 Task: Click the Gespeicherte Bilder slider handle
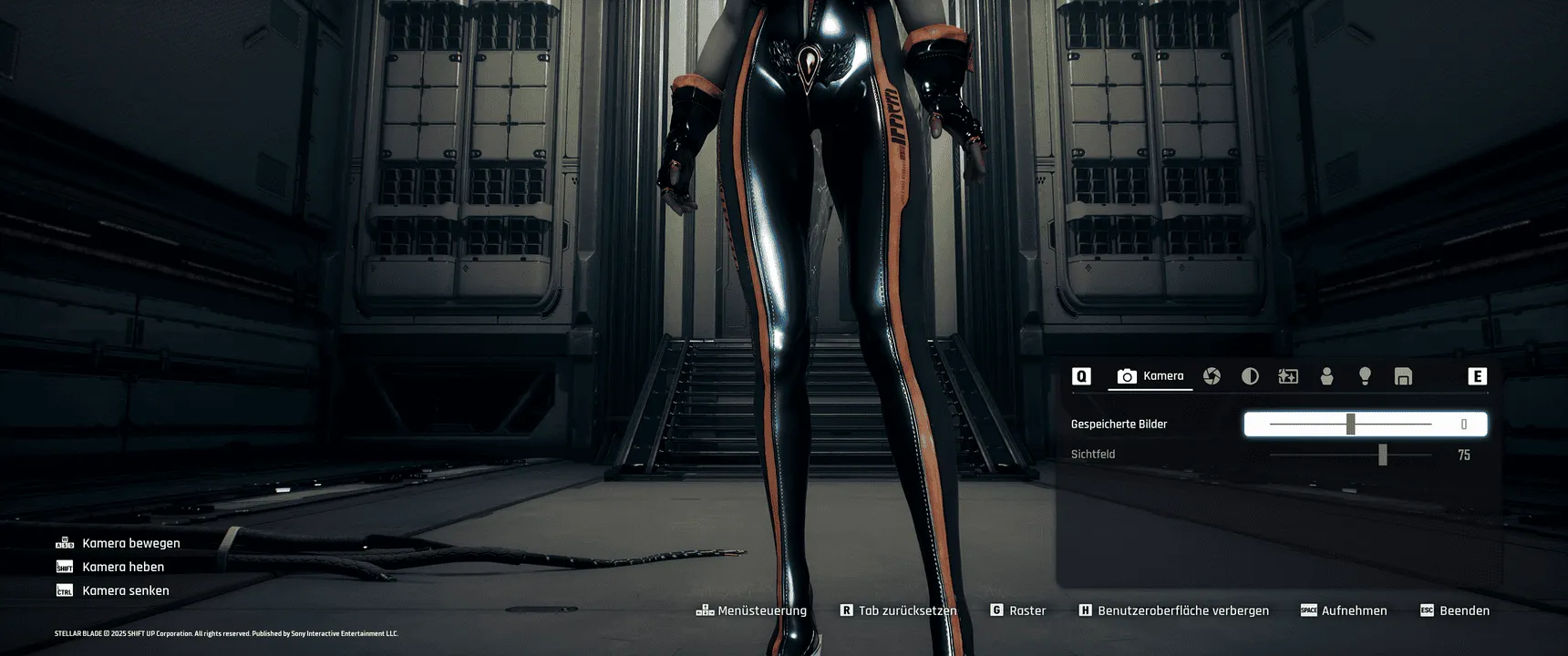pos(1350,424)
